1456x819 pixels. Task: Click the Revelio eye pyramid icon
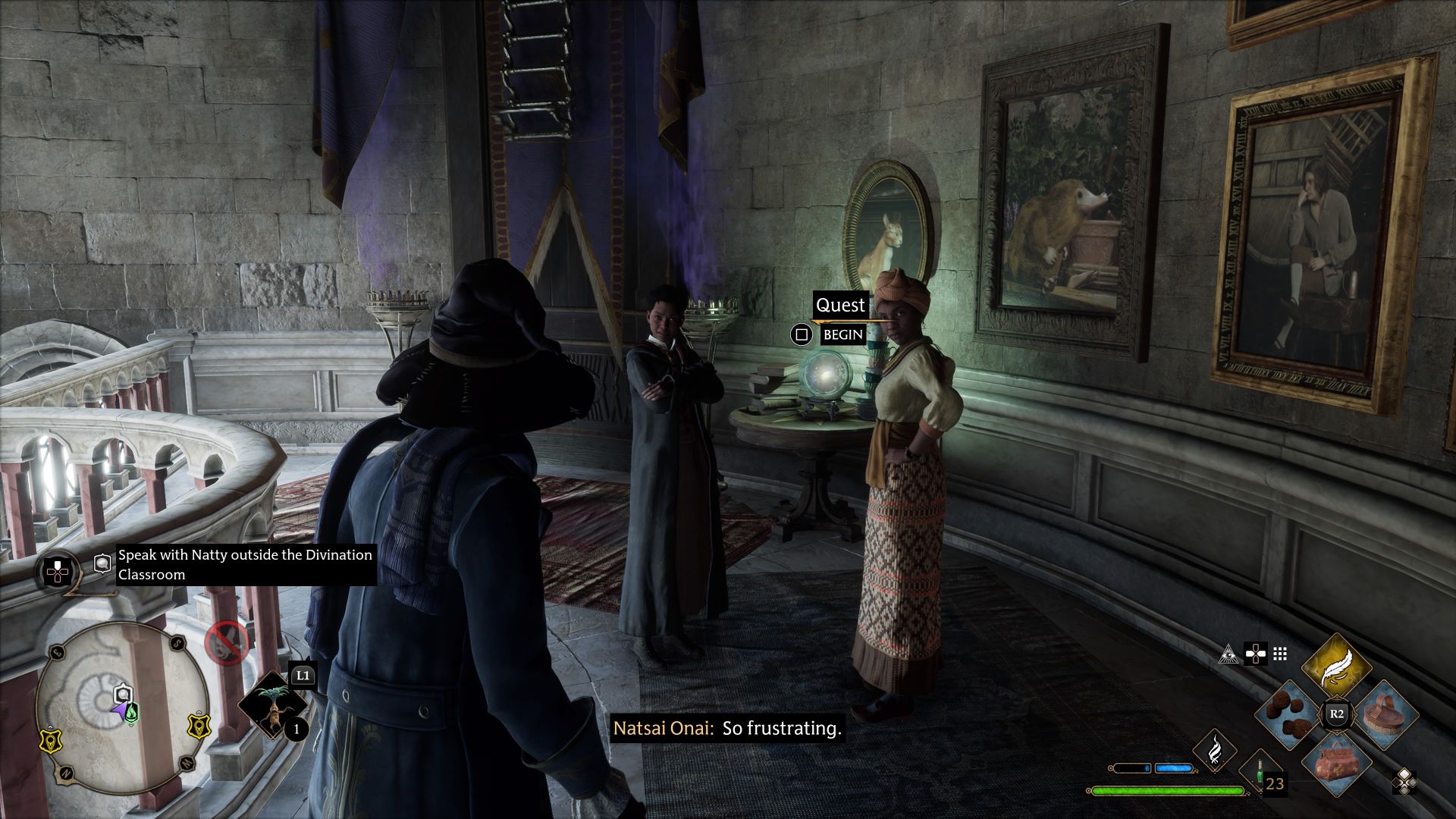pos(1228,655)
